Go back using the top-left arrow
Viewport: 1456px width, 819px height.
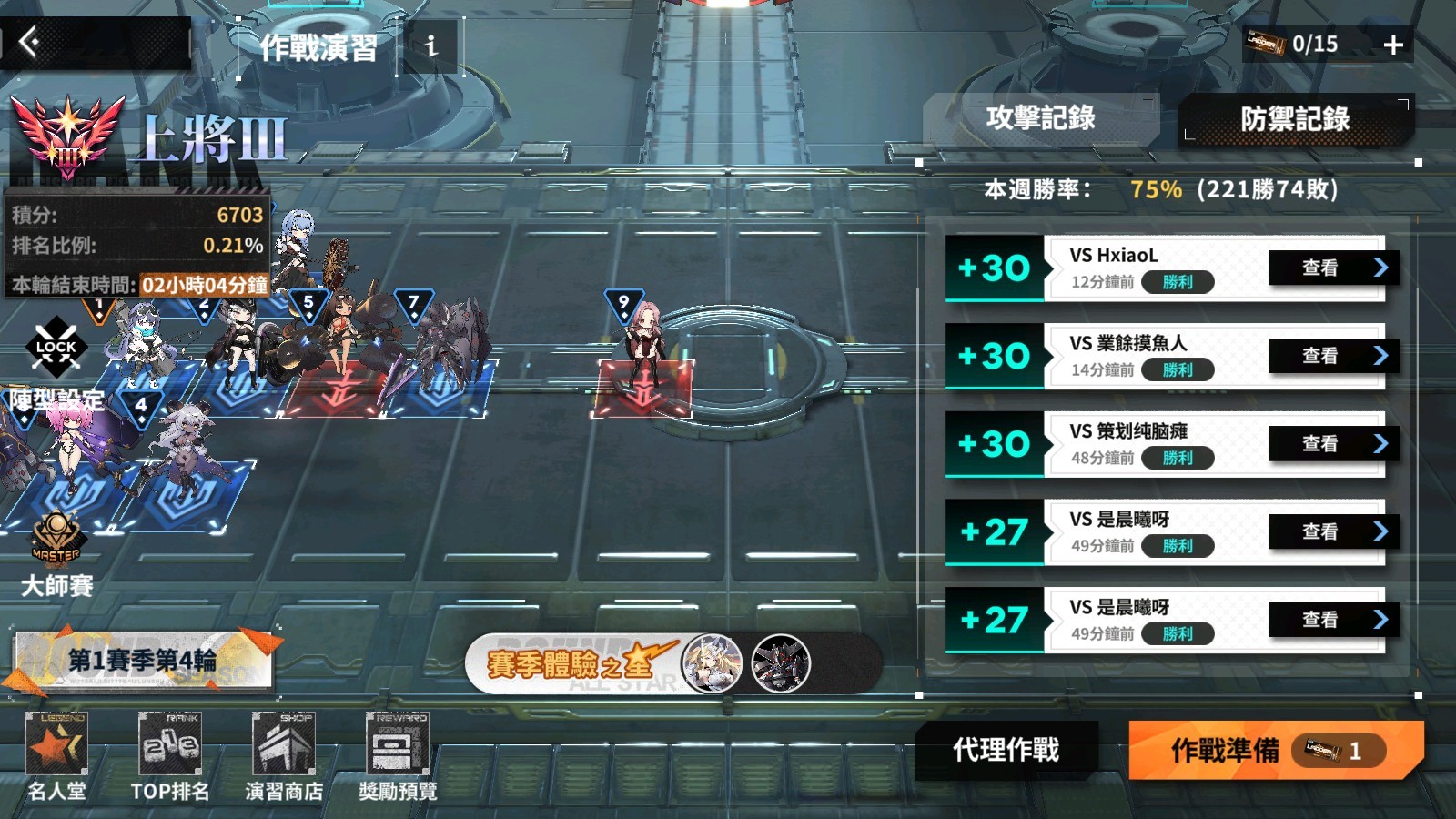29,42
